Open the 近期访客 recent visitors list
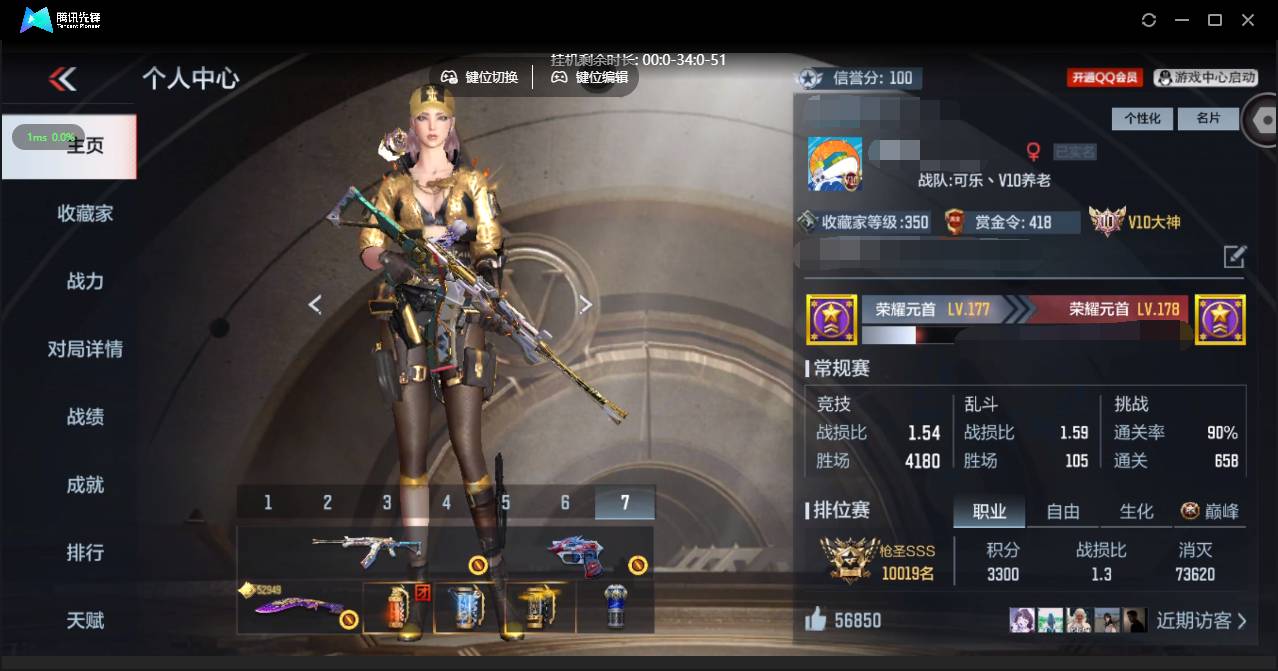Screen dimensions: 1278x671 (1200, 621)
